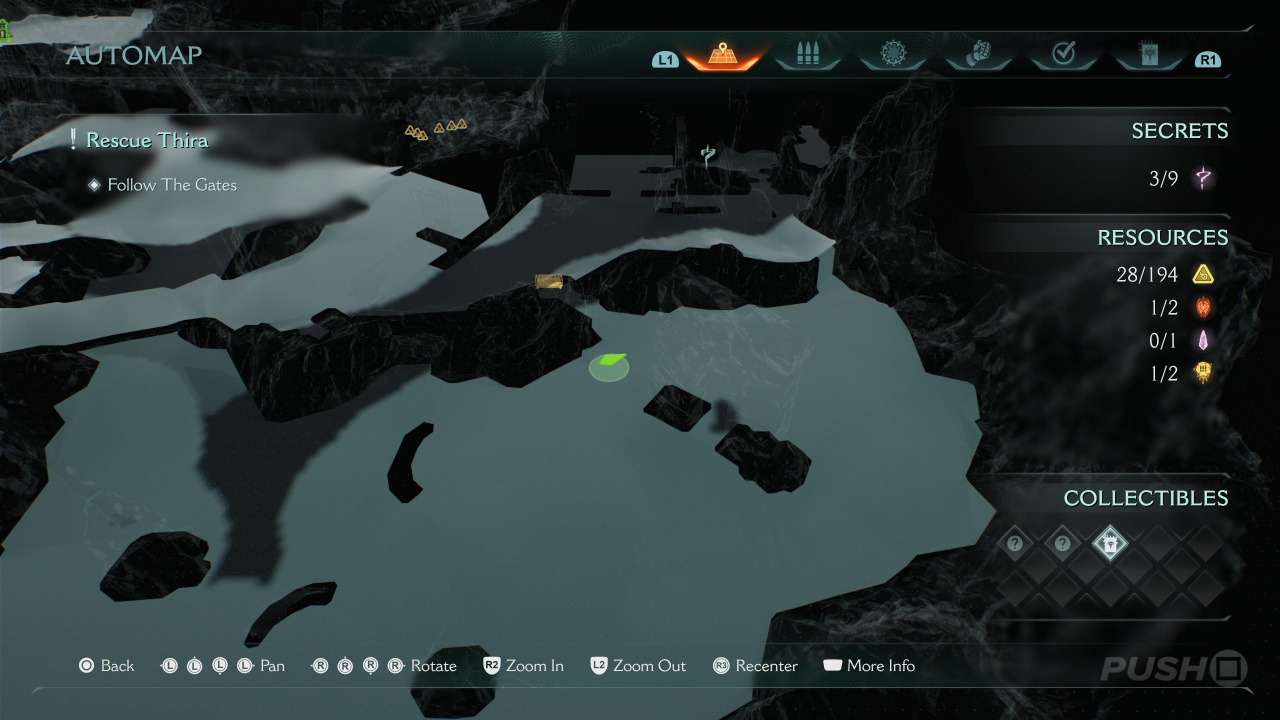1280x720 pixels.
Task: Select the golden chest marker on the map
Action: click(x=549, y=282)
